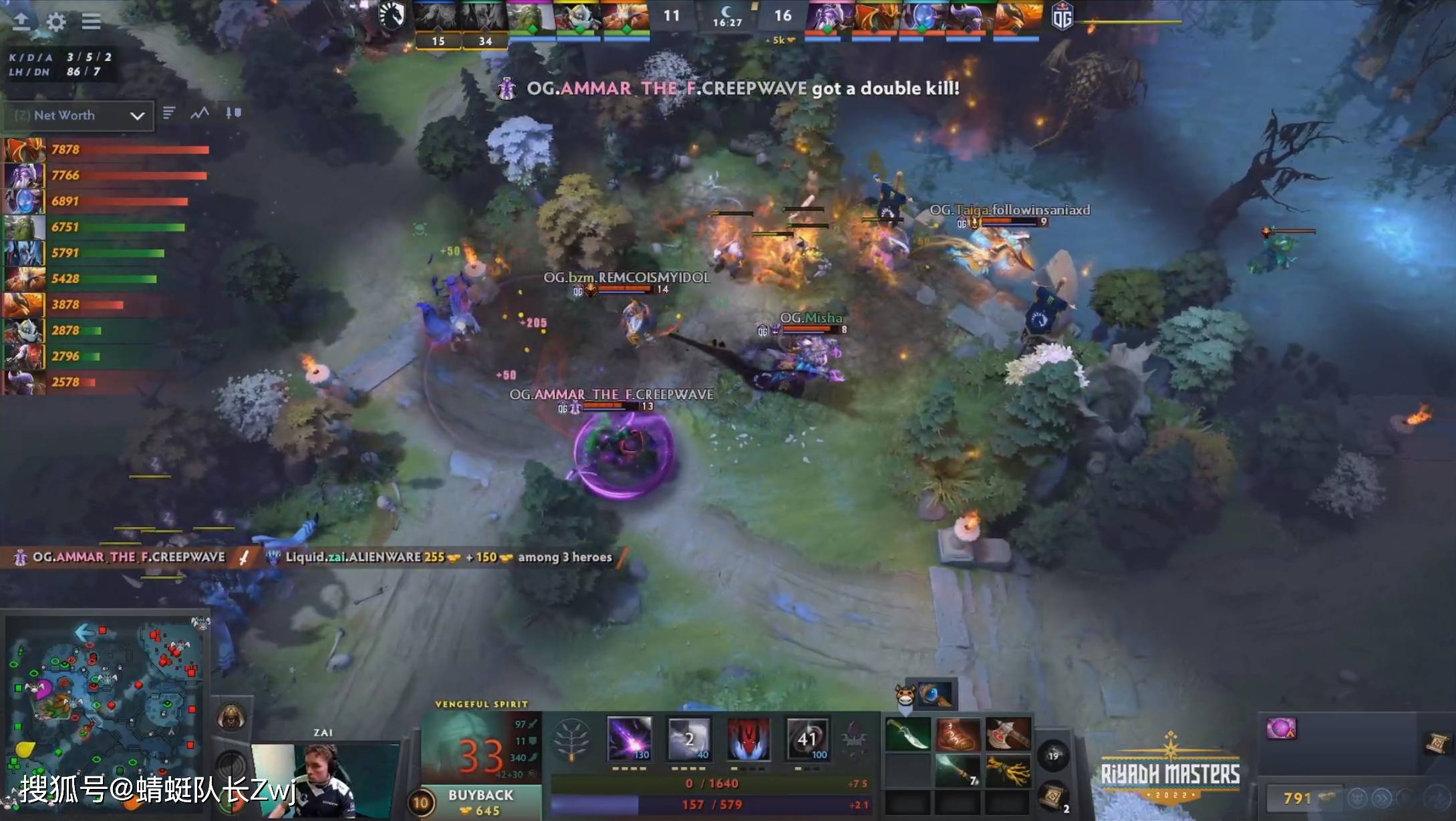Click the broadcast upload arrow icon
The image size is (1456, 821).
point(22,22)
